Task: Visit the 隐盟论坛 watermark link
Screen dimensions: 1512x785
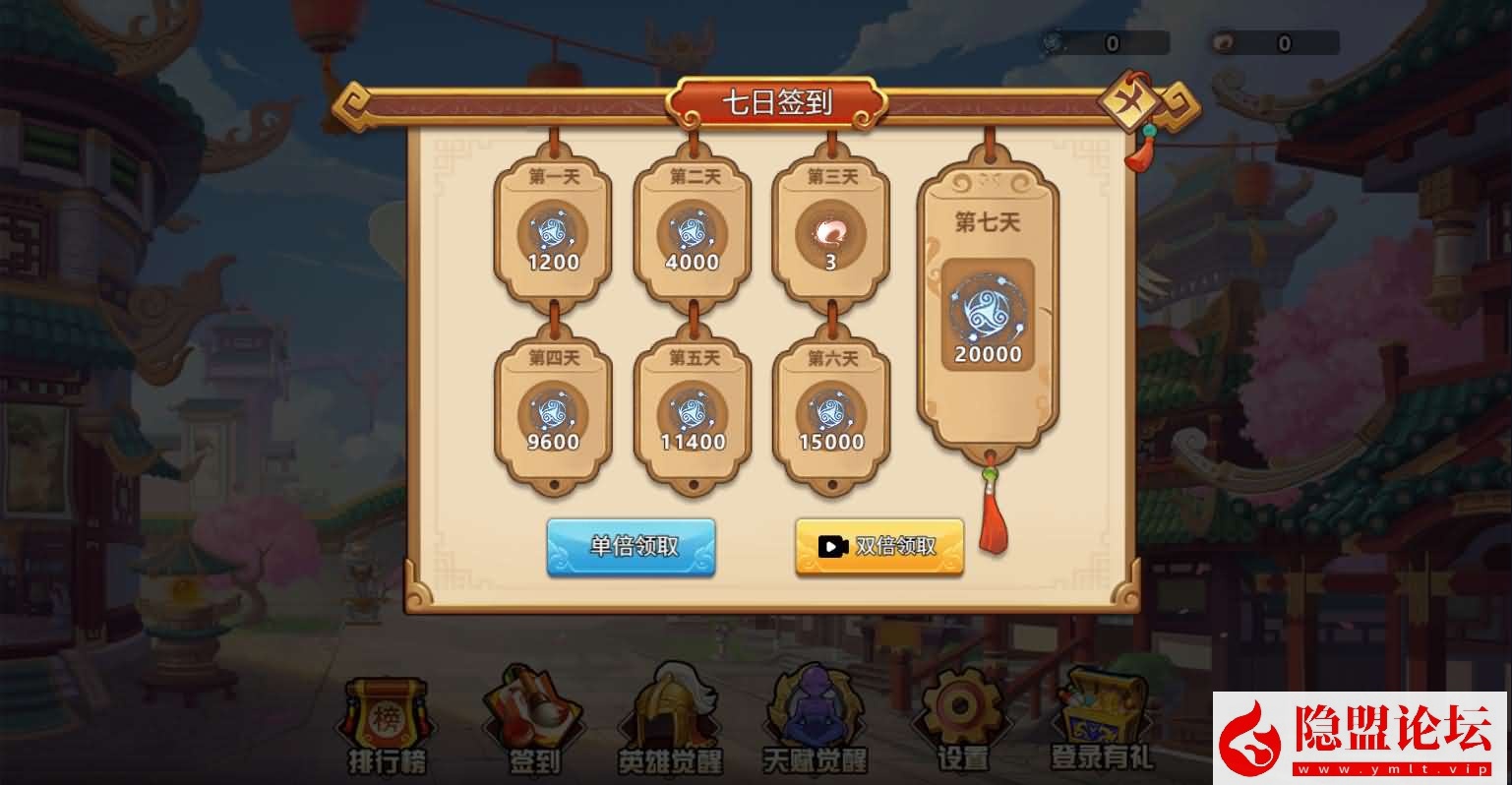Action: pos(1361,738)
